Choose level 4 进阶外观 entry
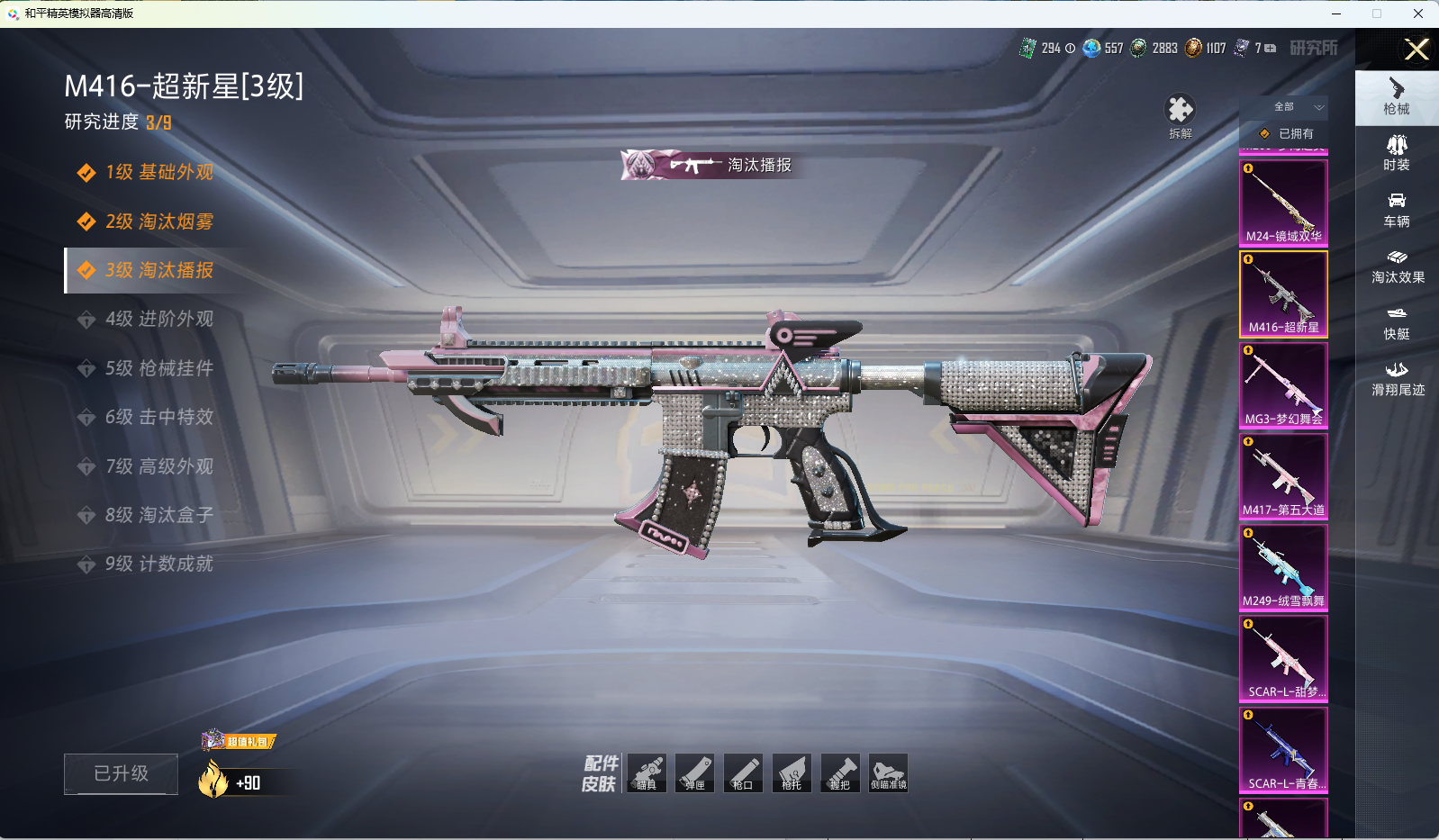The image size is (1439, 840). point(158,319)
